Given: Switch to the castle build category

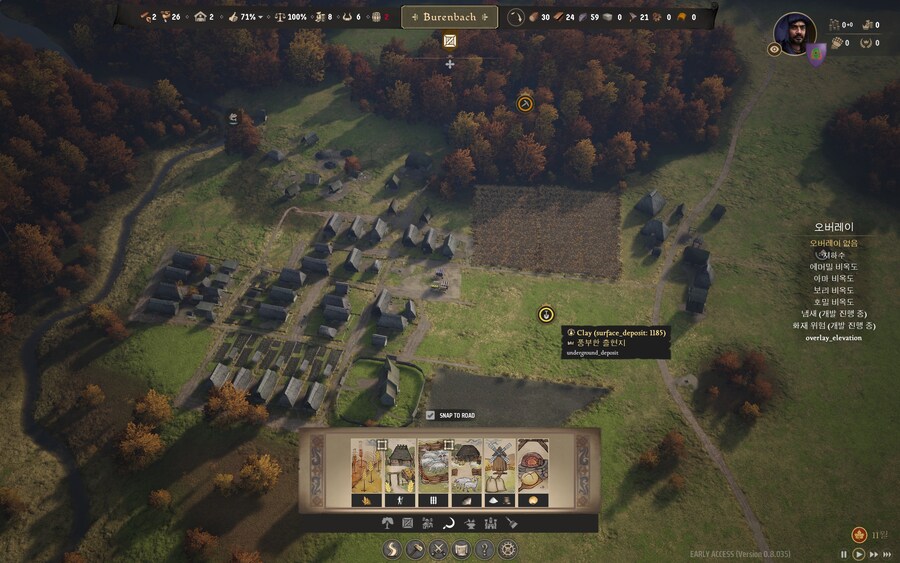Looking at the screenshot, I should 490,523.
